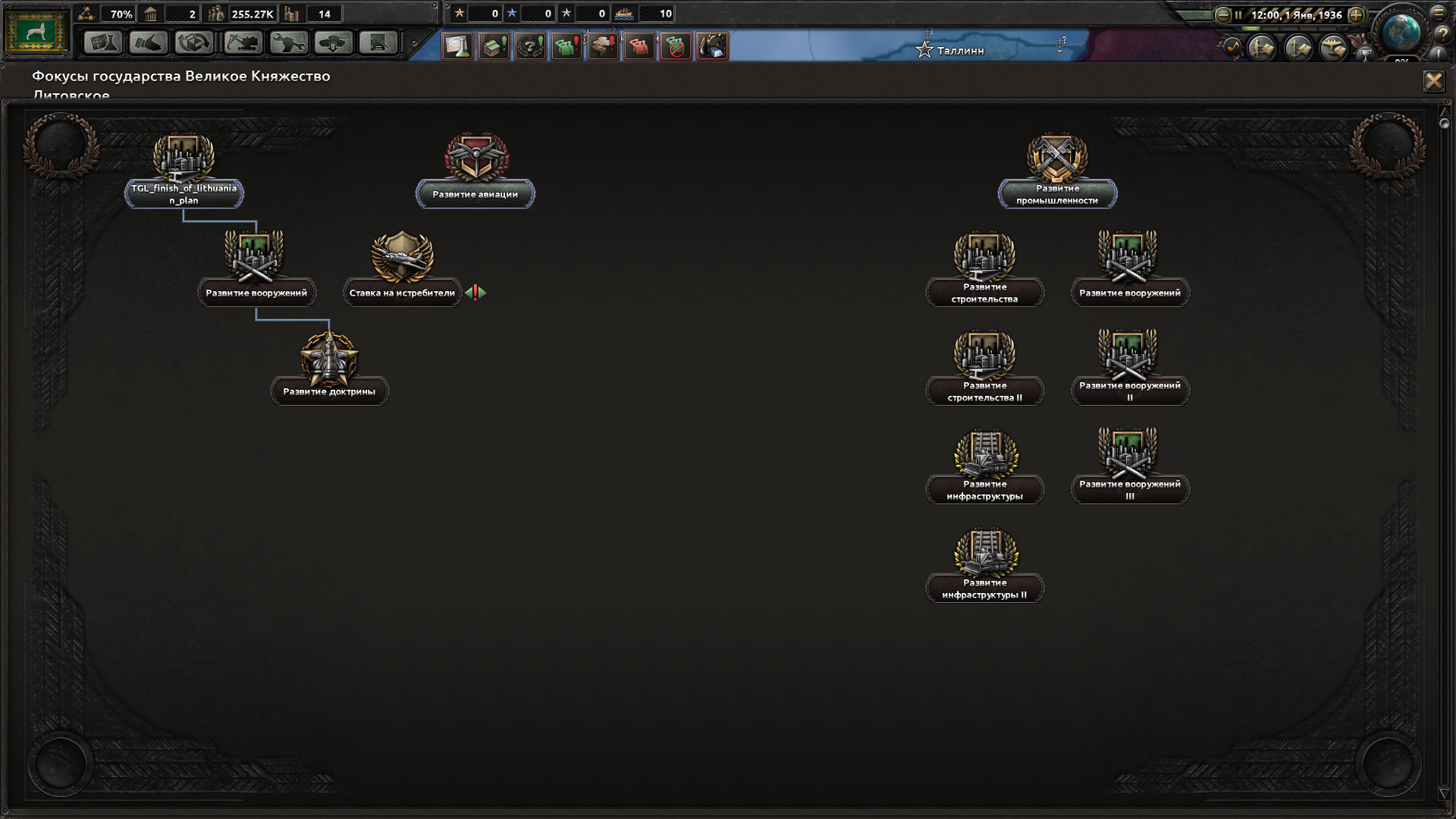Click the available research slot alert icon

point(458,46)
